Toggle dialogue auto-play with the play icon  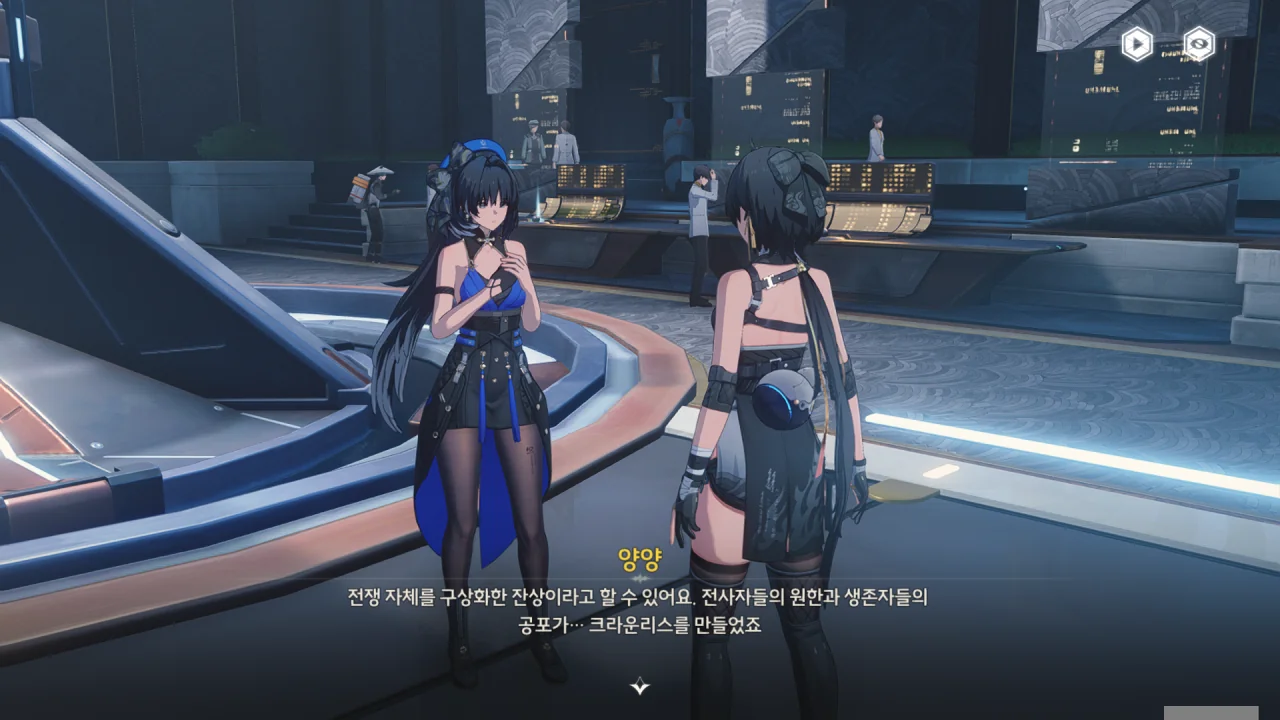1136,44
